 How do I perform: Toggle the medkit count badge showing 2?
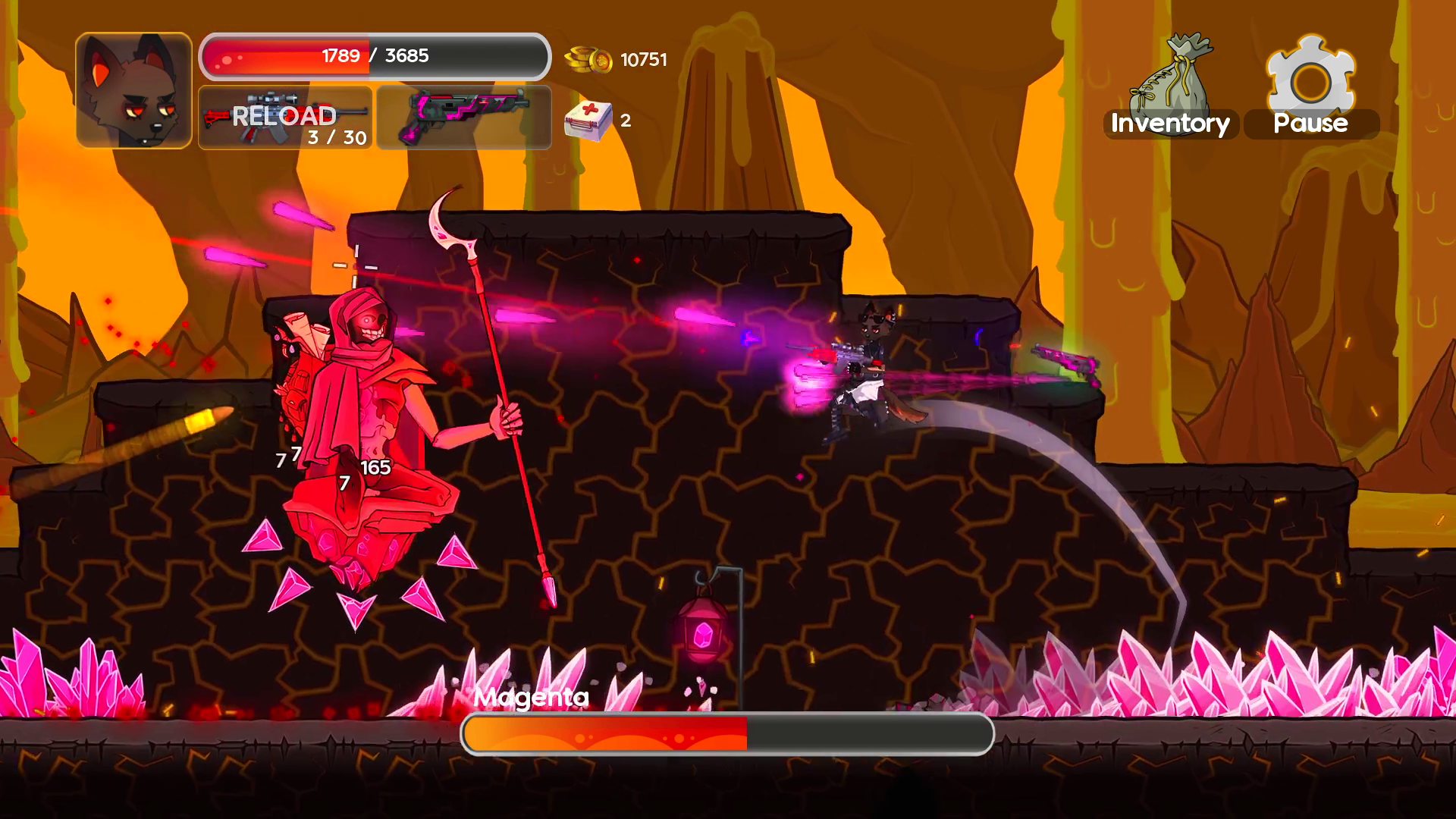point(626,120)
